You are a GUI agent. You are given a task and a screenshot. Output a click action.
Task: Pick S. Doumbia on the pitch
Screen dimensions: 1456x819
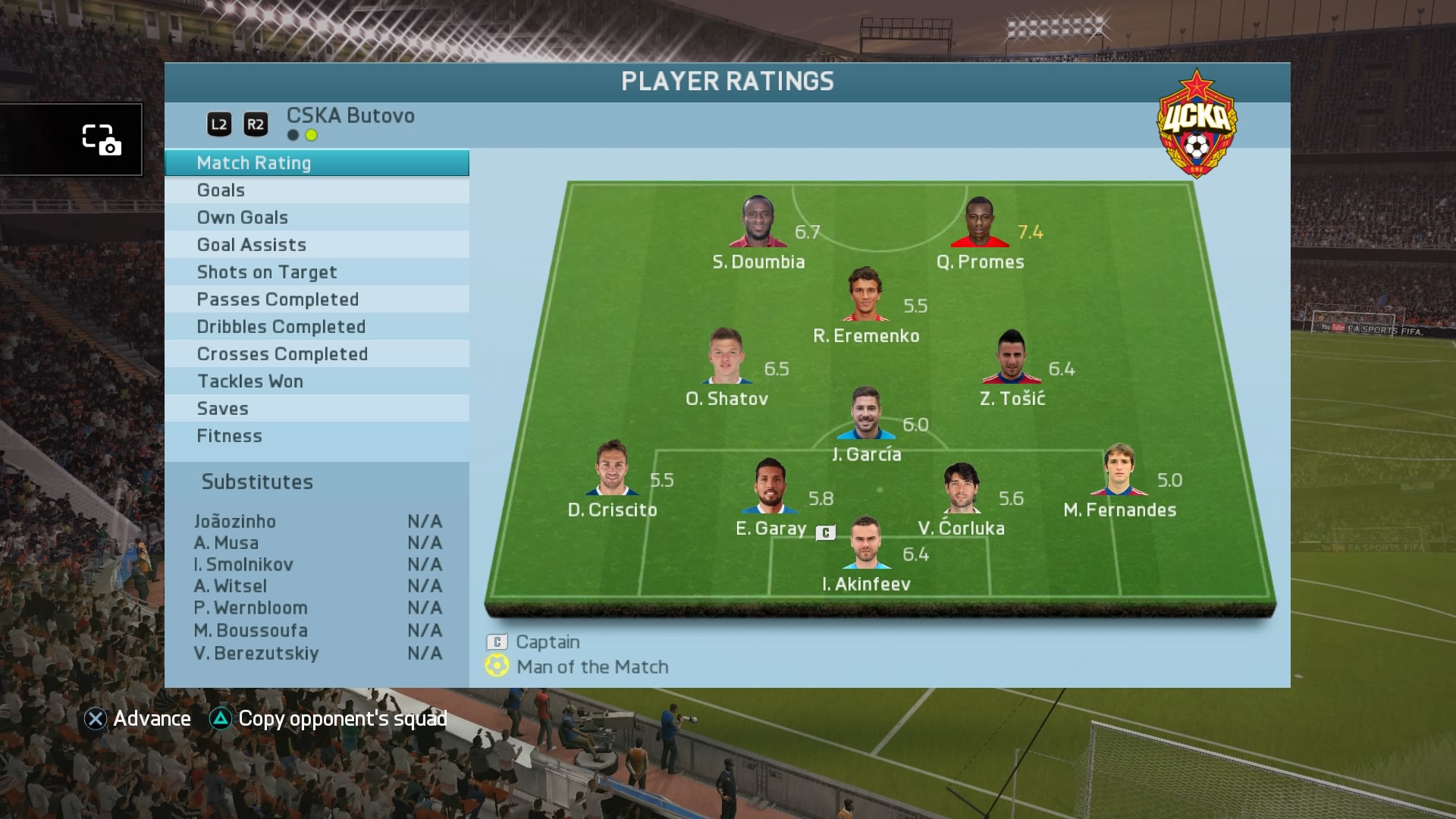coord(758,223)
